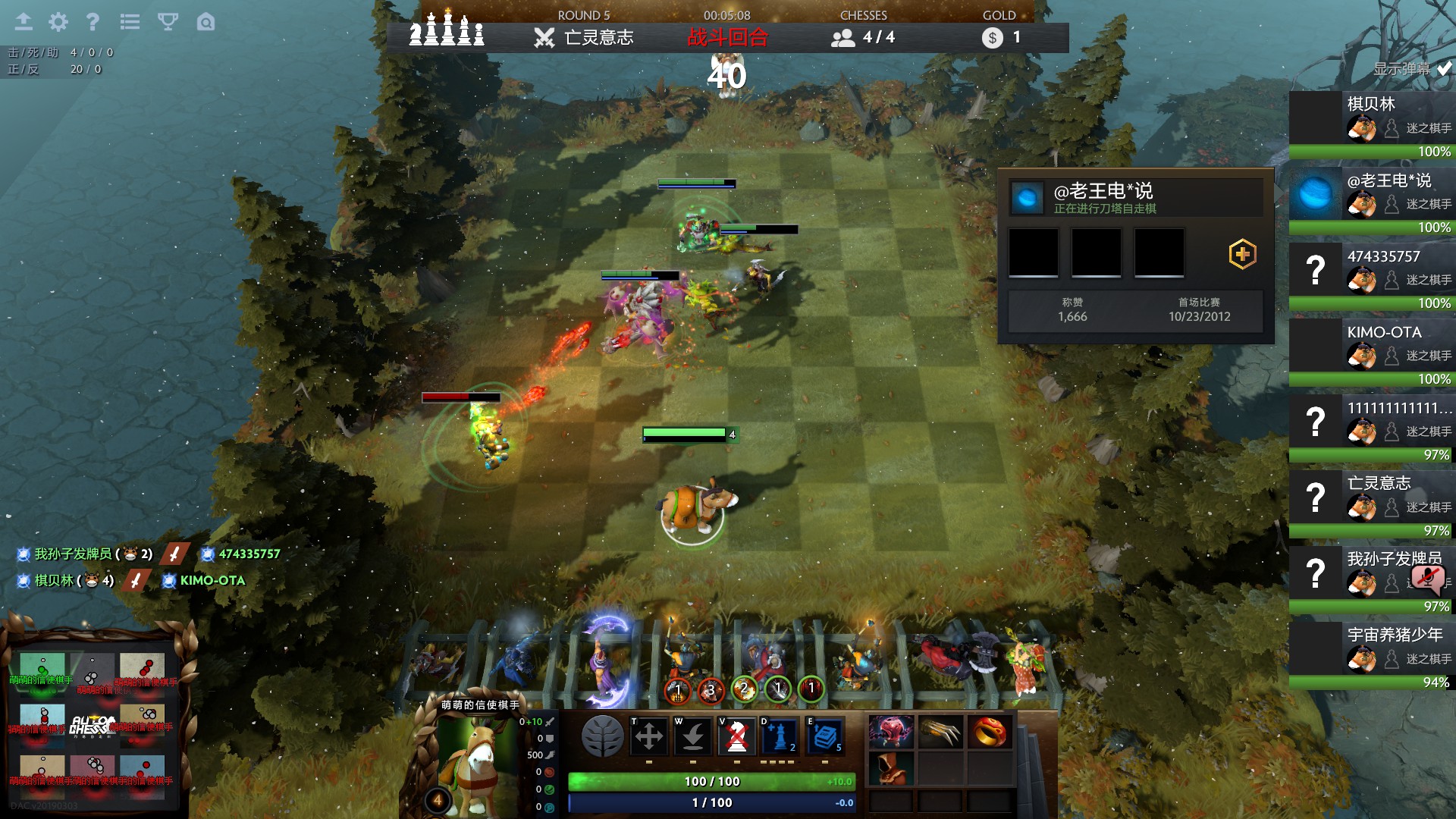Select the red gold ring item slot
This screenshot has width=1456, height=819.
[989, 732]
